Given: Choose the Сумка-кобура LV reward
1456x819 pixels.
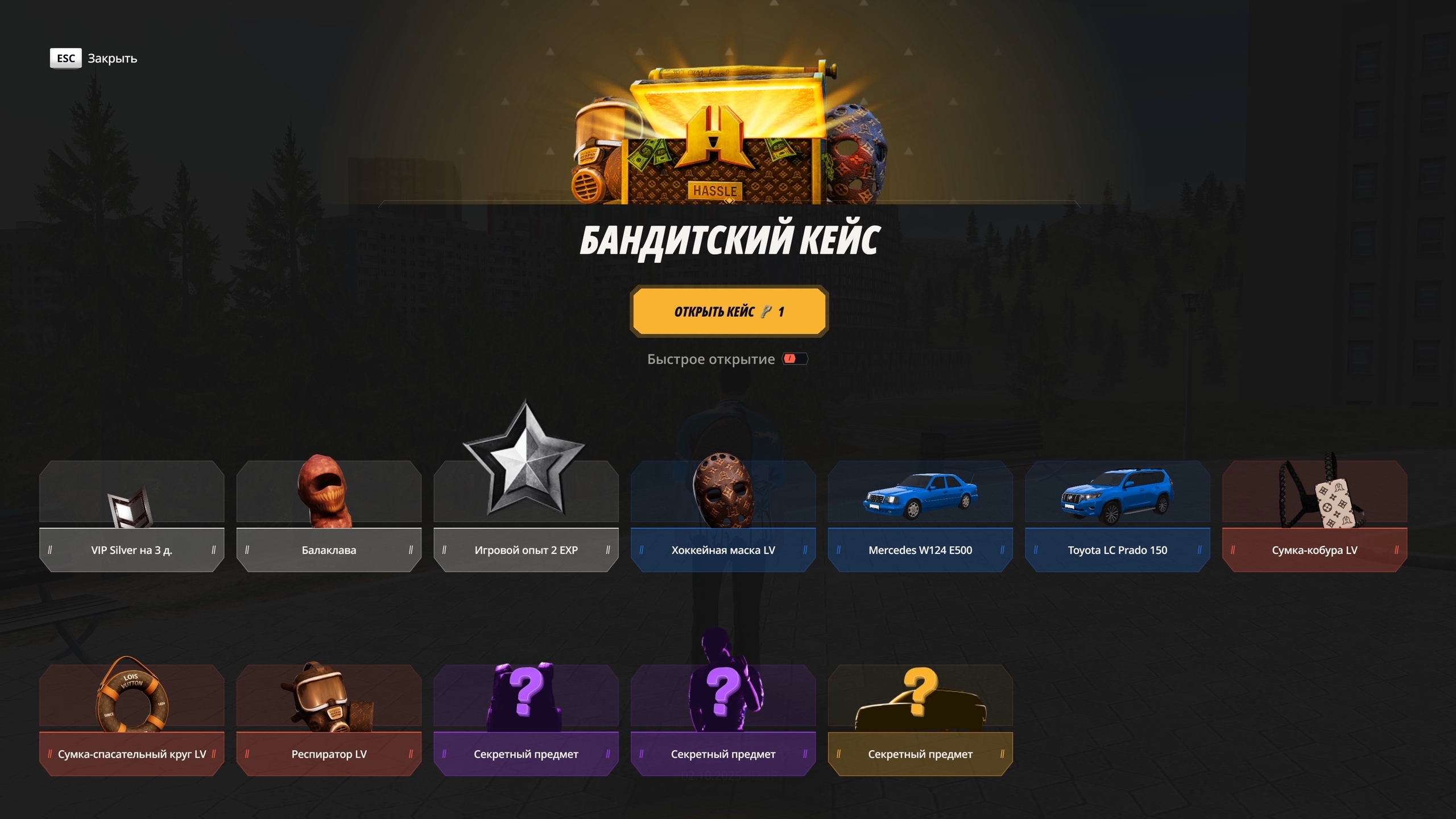Looking at the screenshot, I should (1314, 516).
